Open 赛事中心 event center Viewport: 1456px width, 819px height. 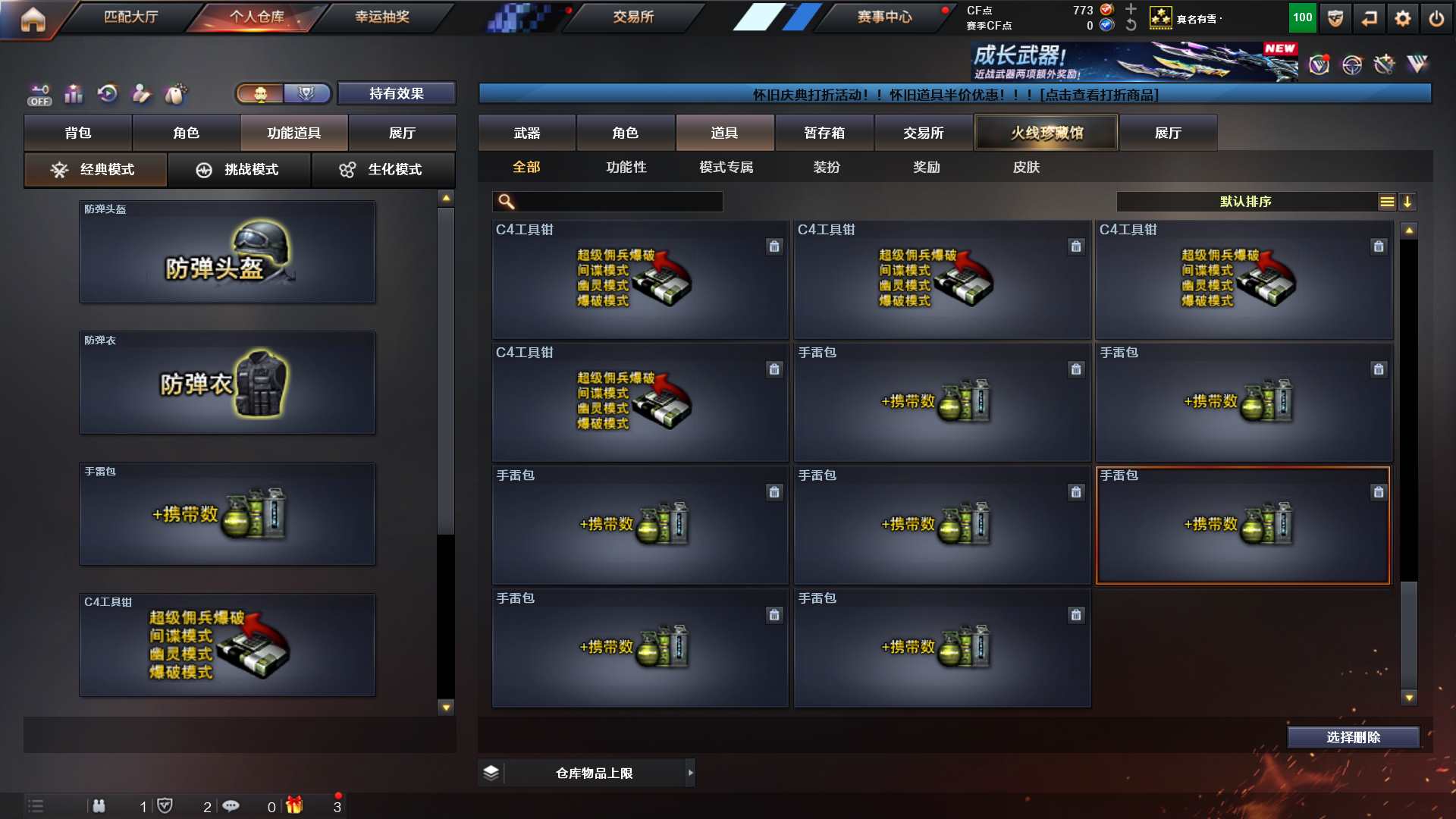pyautogui.click(x=884, y=17)
